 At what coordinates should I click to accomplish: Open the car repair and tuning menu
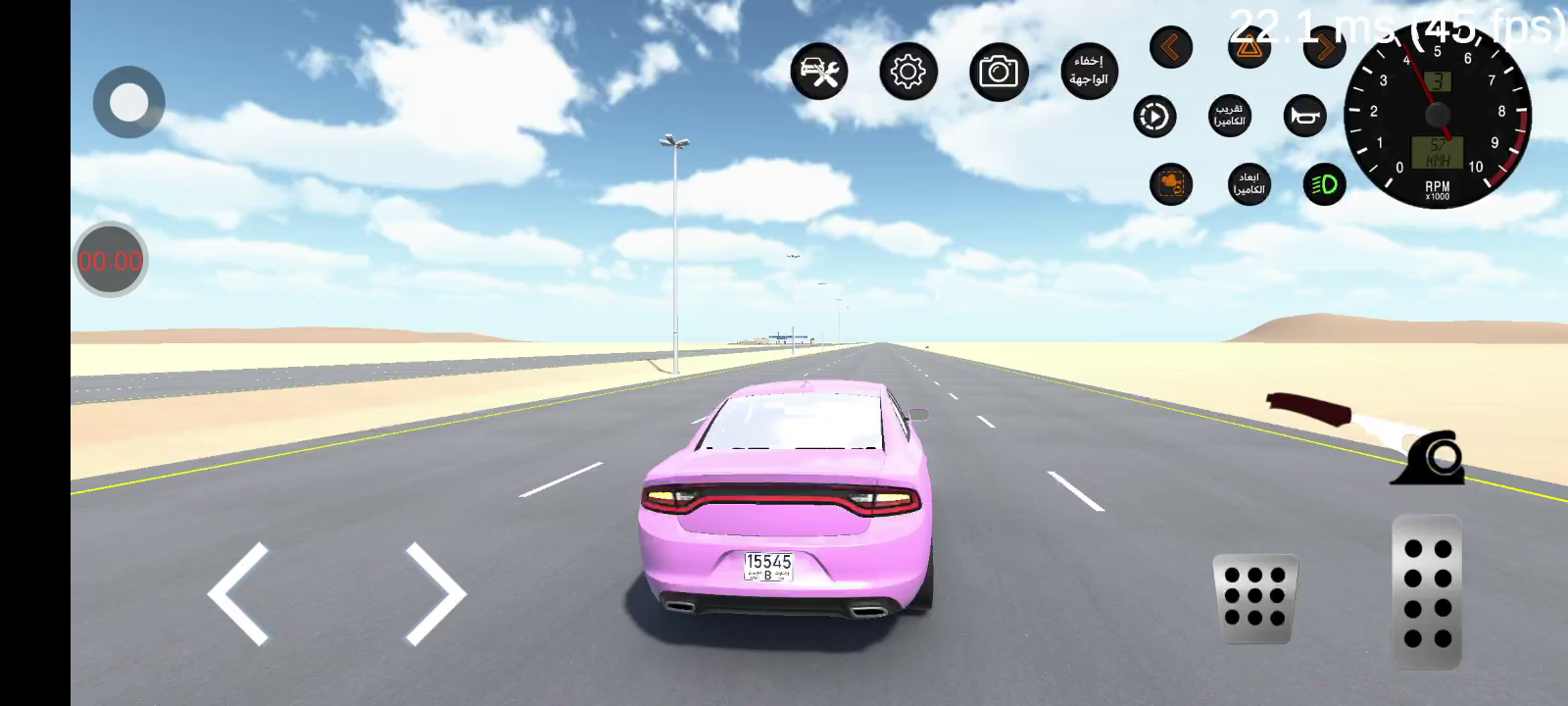818,72
